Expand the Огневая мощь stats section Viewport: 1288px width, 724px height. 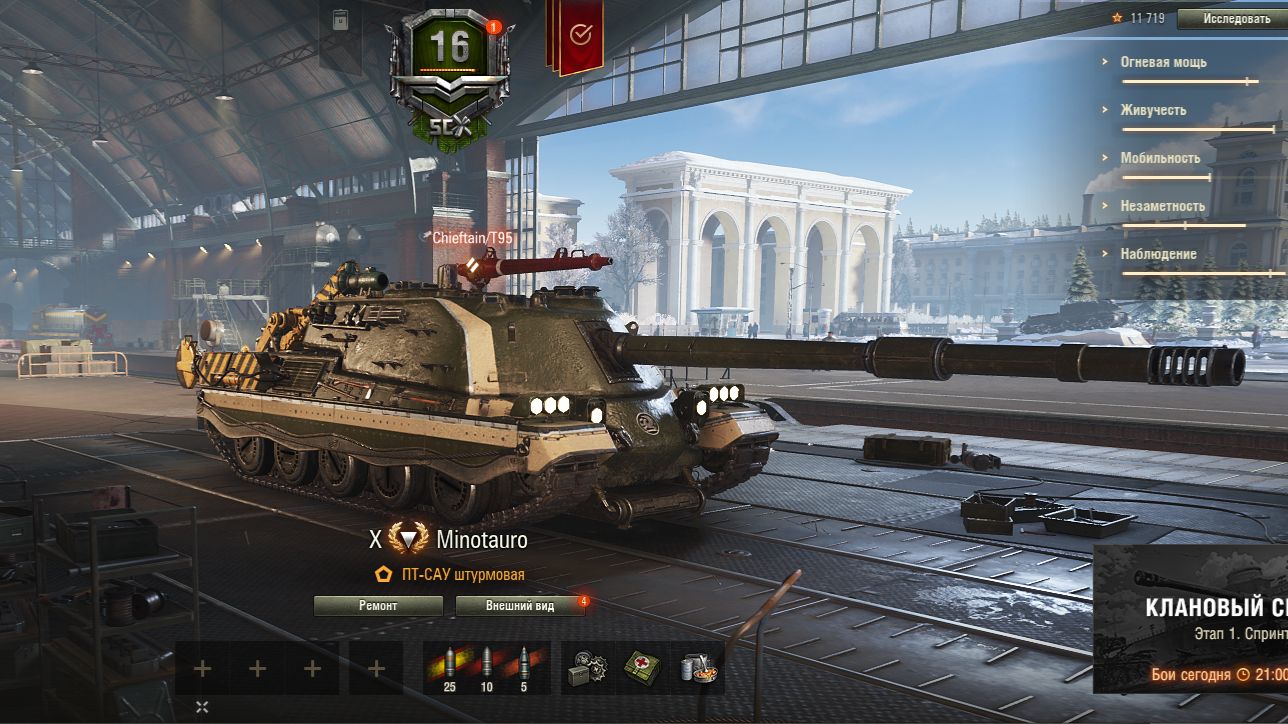coord(1163,62)
